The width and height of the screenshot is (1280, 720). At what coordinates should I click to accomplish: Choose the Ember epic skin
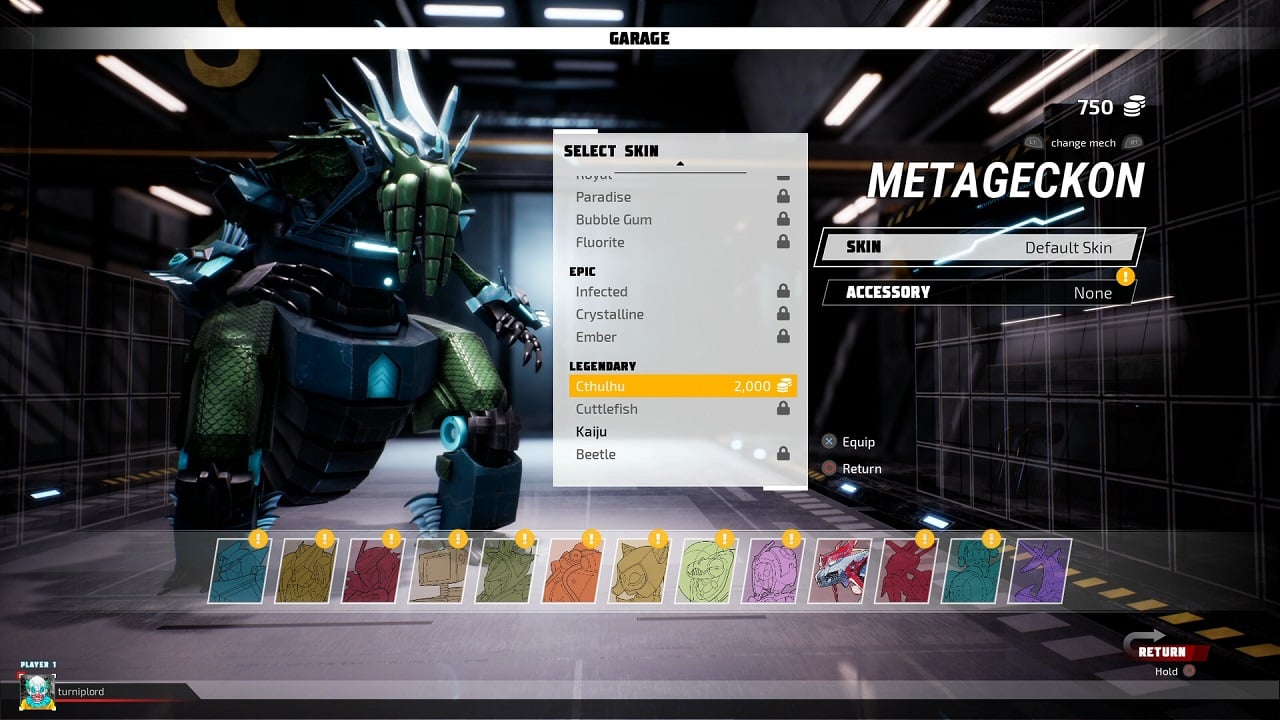click(682, 337)
